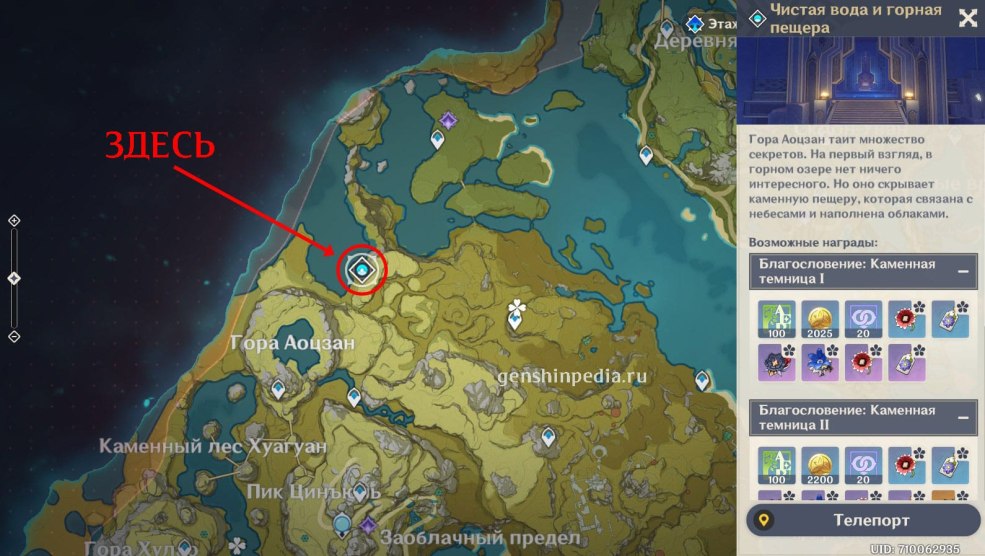This screenshot has height=556, width=985.
Task: Inspect the Companionship EXP reward in Каменная темница II
Action: pyautogui.click(x=862, y=464)
